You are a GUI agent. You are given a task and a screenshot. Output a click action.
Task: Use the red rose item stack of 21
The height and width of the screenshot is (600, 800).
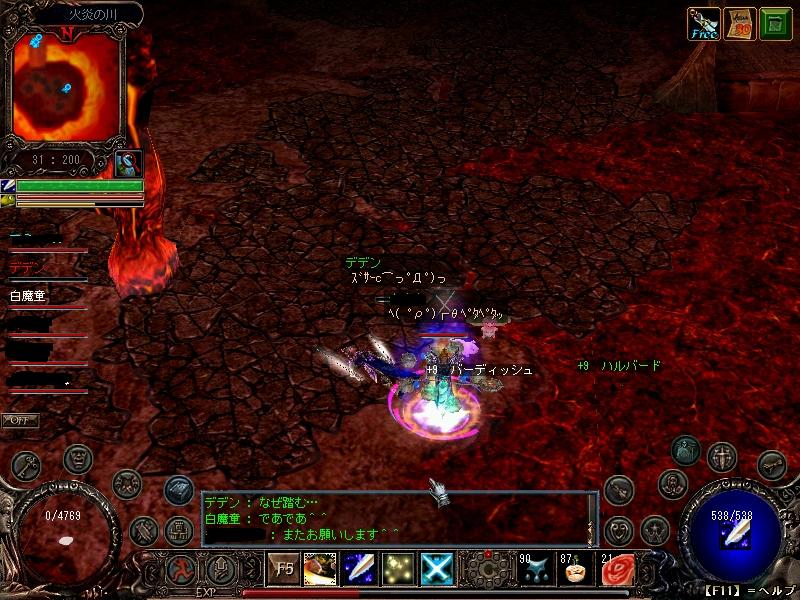click(617, 570)
